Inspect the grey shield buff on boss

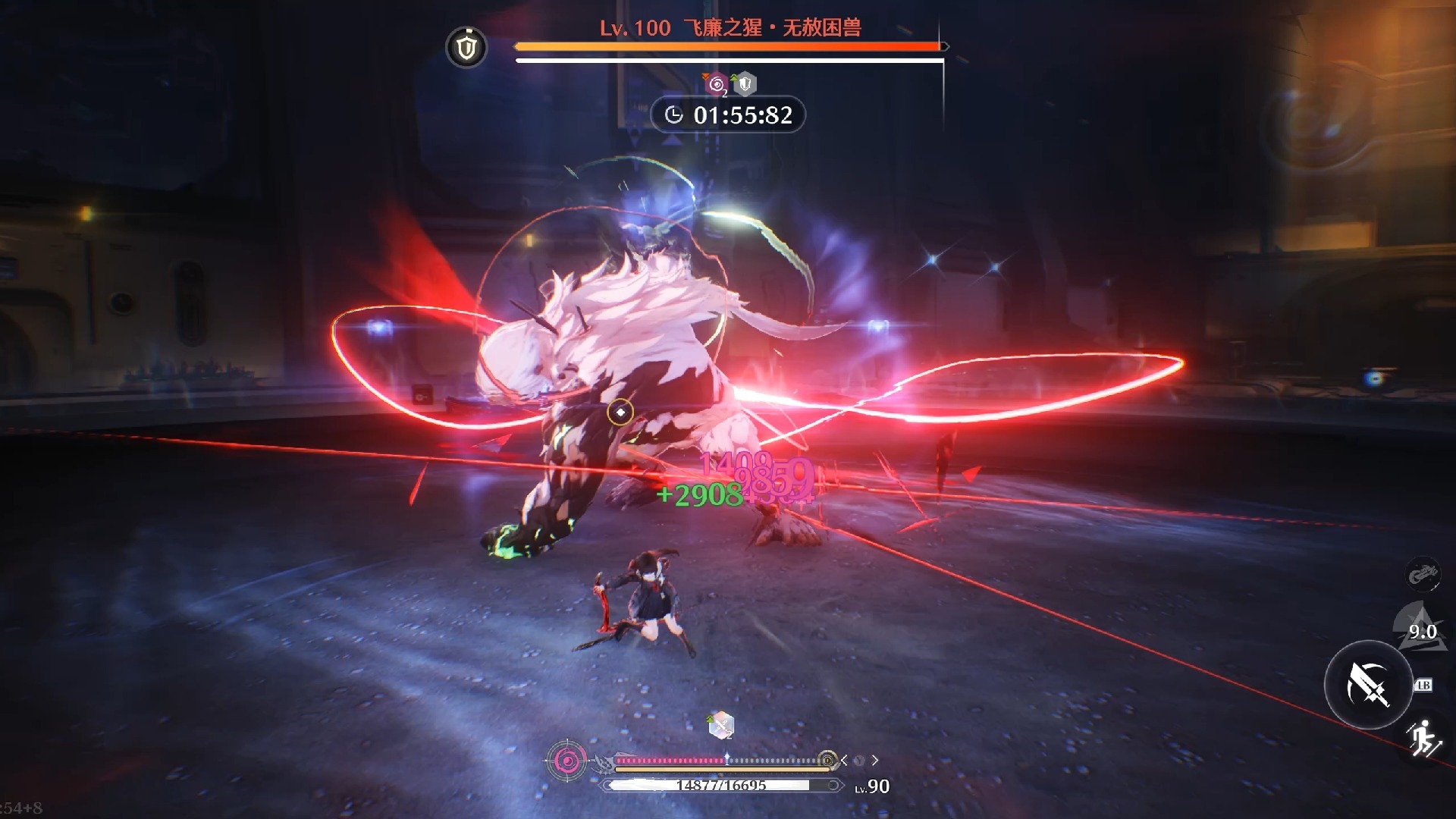(745, 83)
